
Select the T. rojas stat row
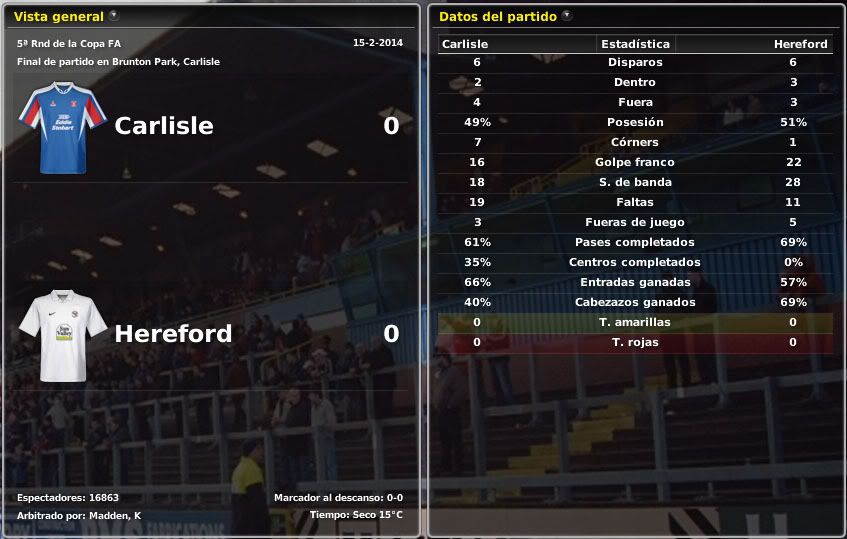[635, 342]
